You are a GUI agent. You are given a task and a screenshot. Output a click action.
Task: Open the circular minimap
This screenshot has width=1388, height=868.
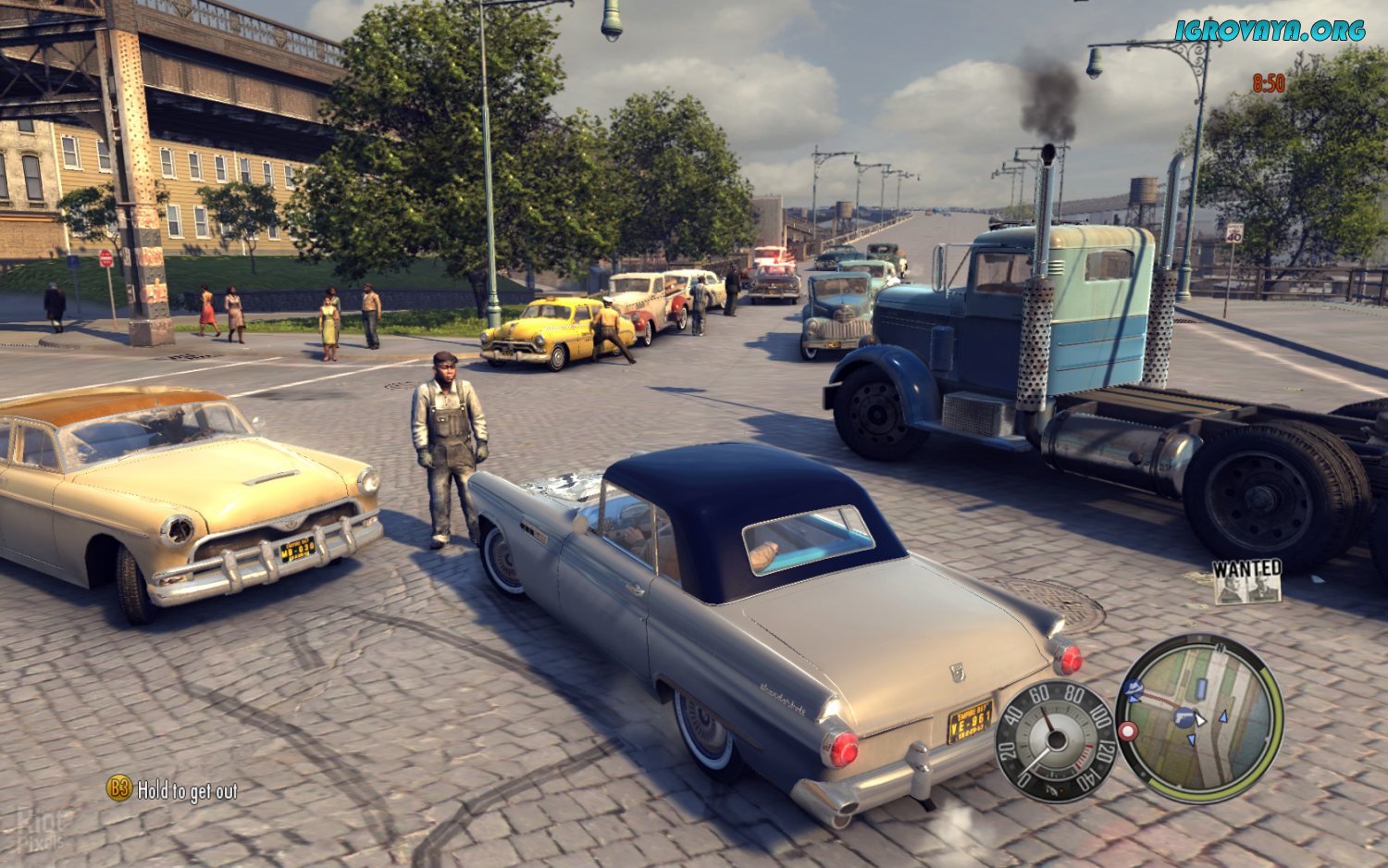(1199, 717)
